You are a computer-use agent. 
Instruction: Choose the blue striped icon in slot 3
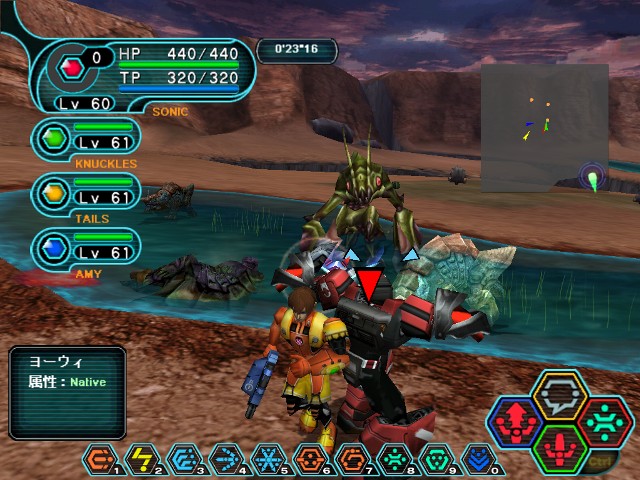pyautogui.click(x=183, y=459)
